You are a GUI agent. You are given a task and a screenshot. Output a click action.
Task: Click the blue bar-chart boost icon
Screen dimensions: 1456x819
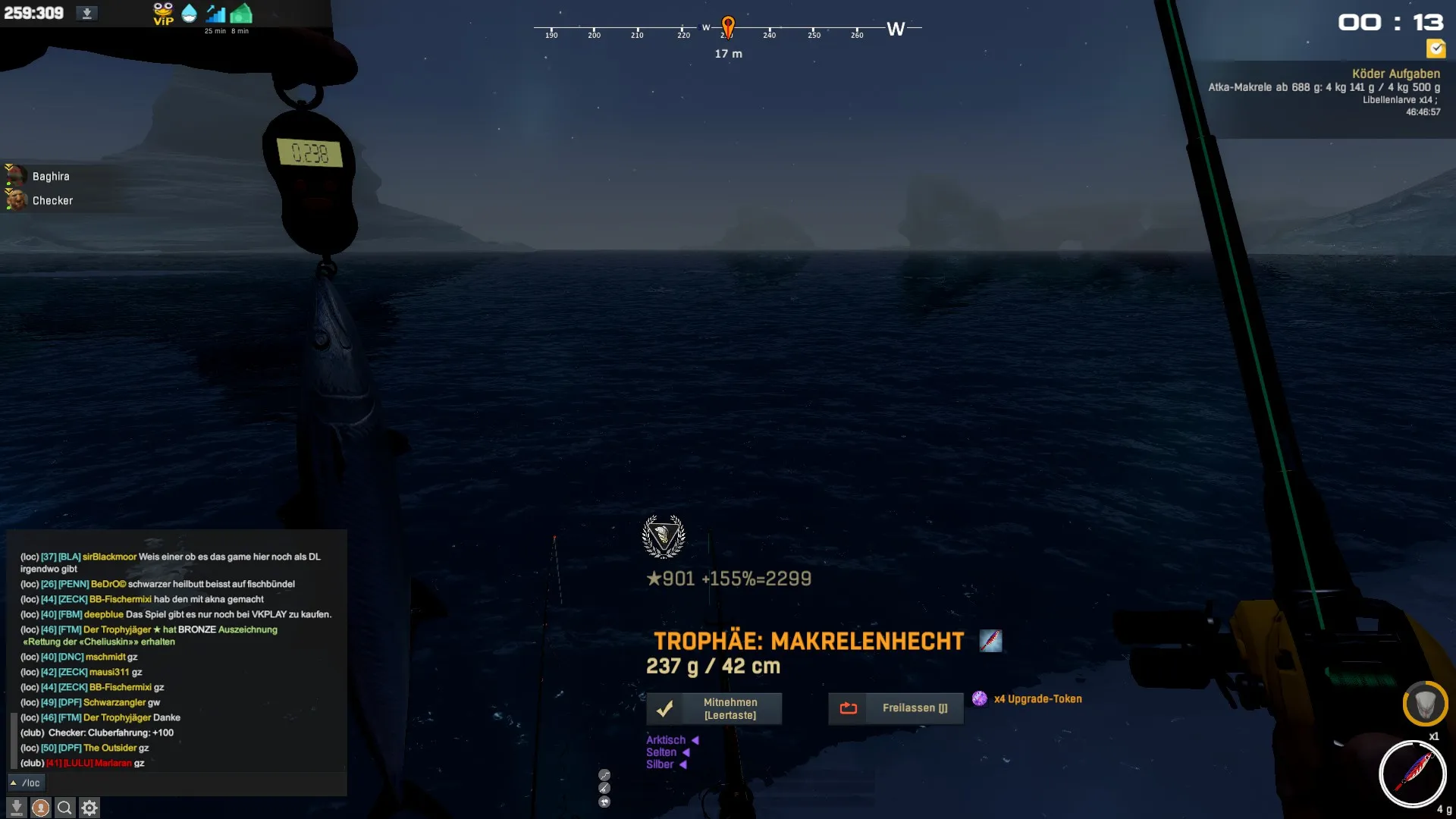(x=215, y=14)
